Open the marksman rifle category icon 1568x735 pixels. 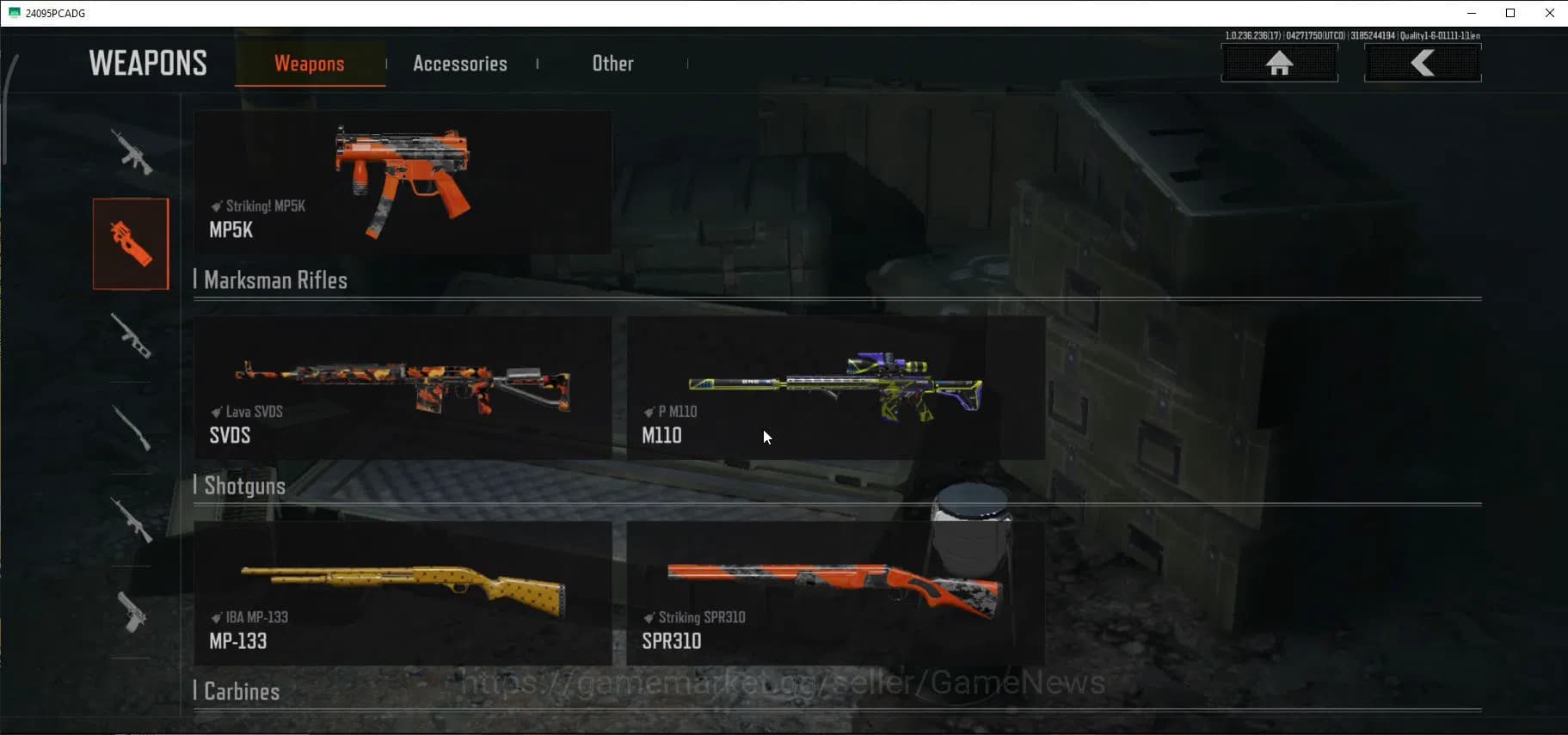(131, 338)
